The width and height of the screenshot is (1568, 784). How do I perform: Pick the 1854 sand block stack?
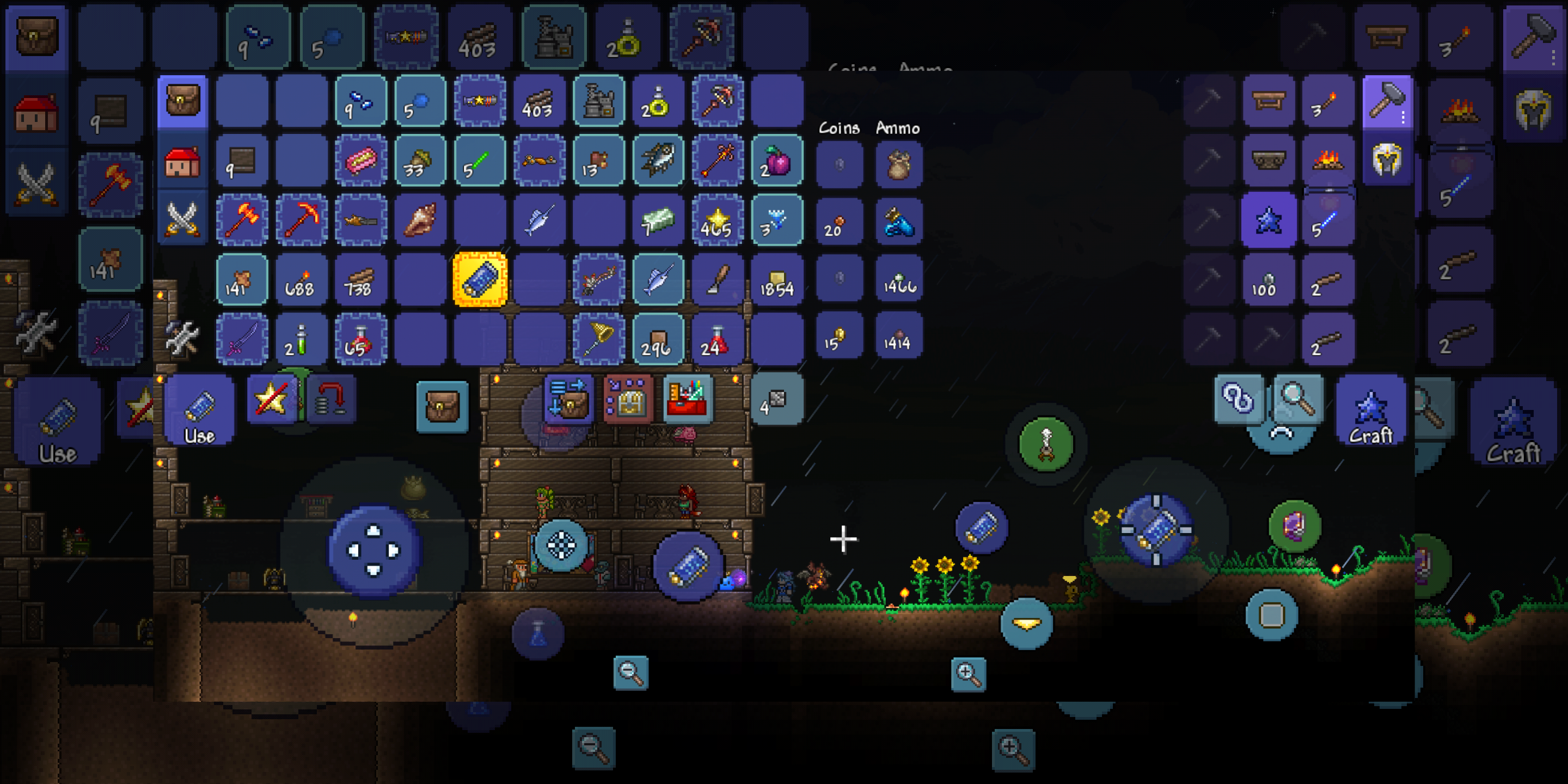[x=777, y=279]
